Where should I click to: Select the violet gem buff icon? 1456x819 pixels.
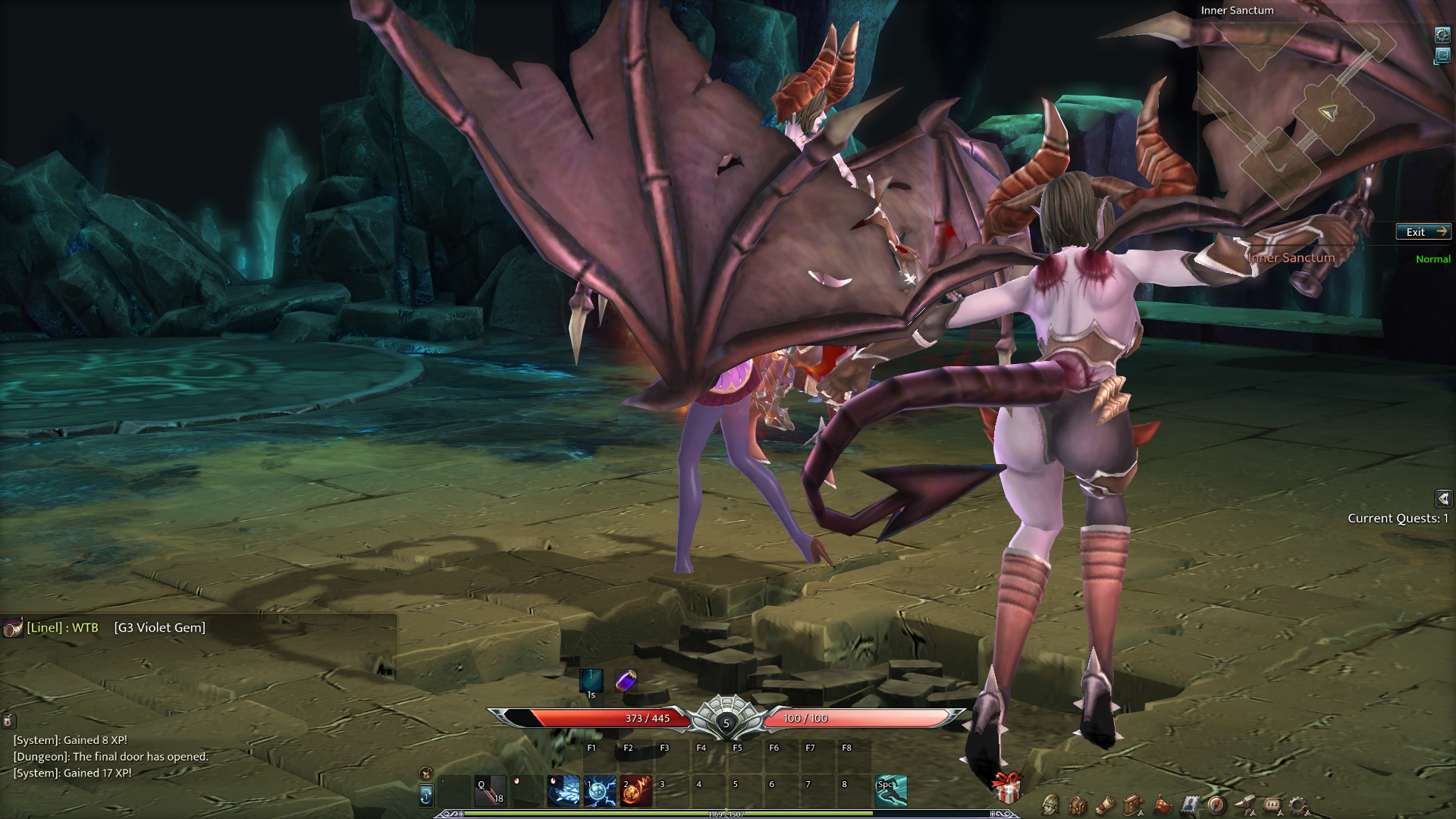pyautogui.click(x=626, y=680)
